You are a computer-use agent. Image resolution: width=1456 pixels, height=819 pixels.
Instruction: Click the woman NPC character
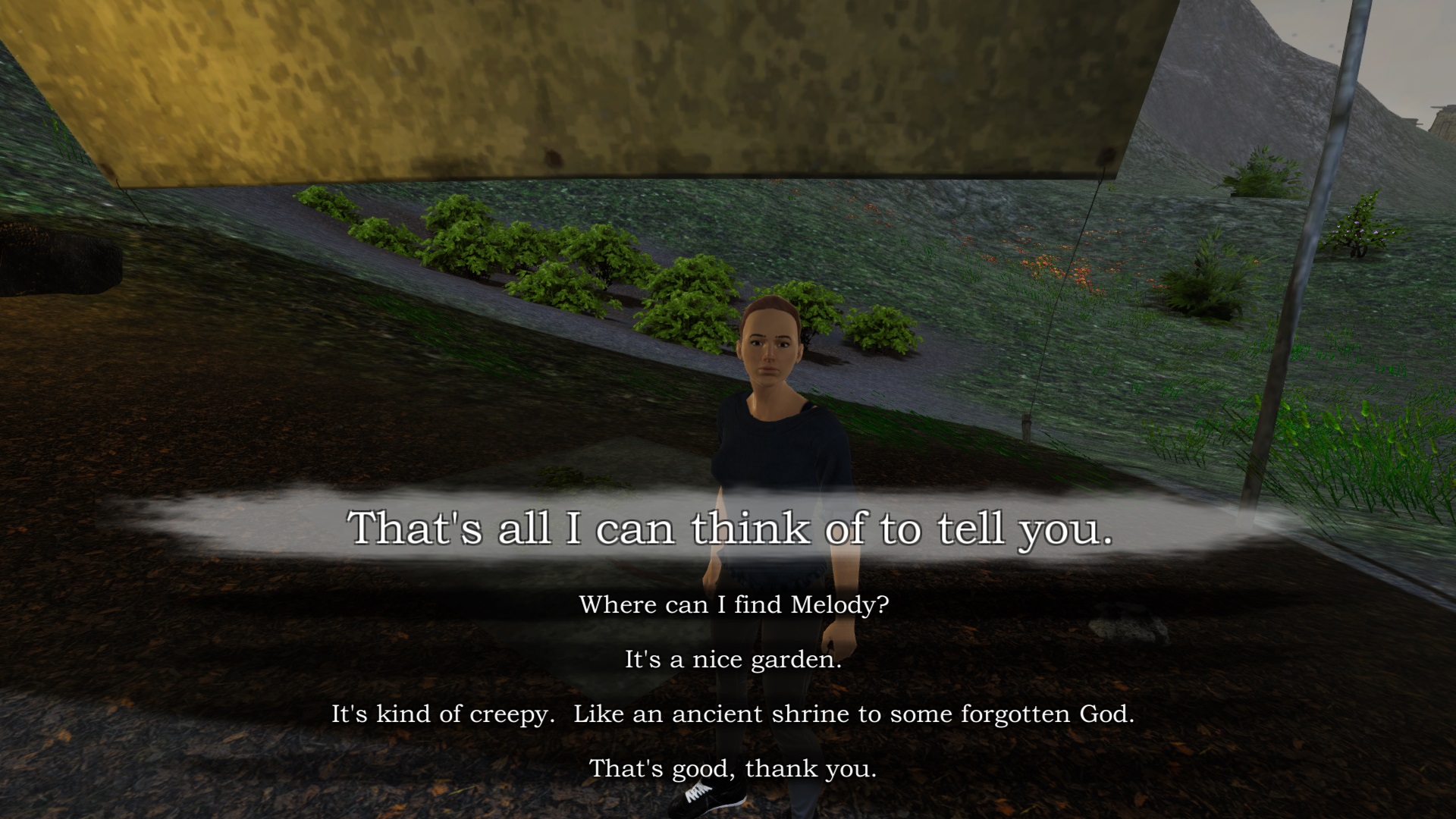click(773, 455)
